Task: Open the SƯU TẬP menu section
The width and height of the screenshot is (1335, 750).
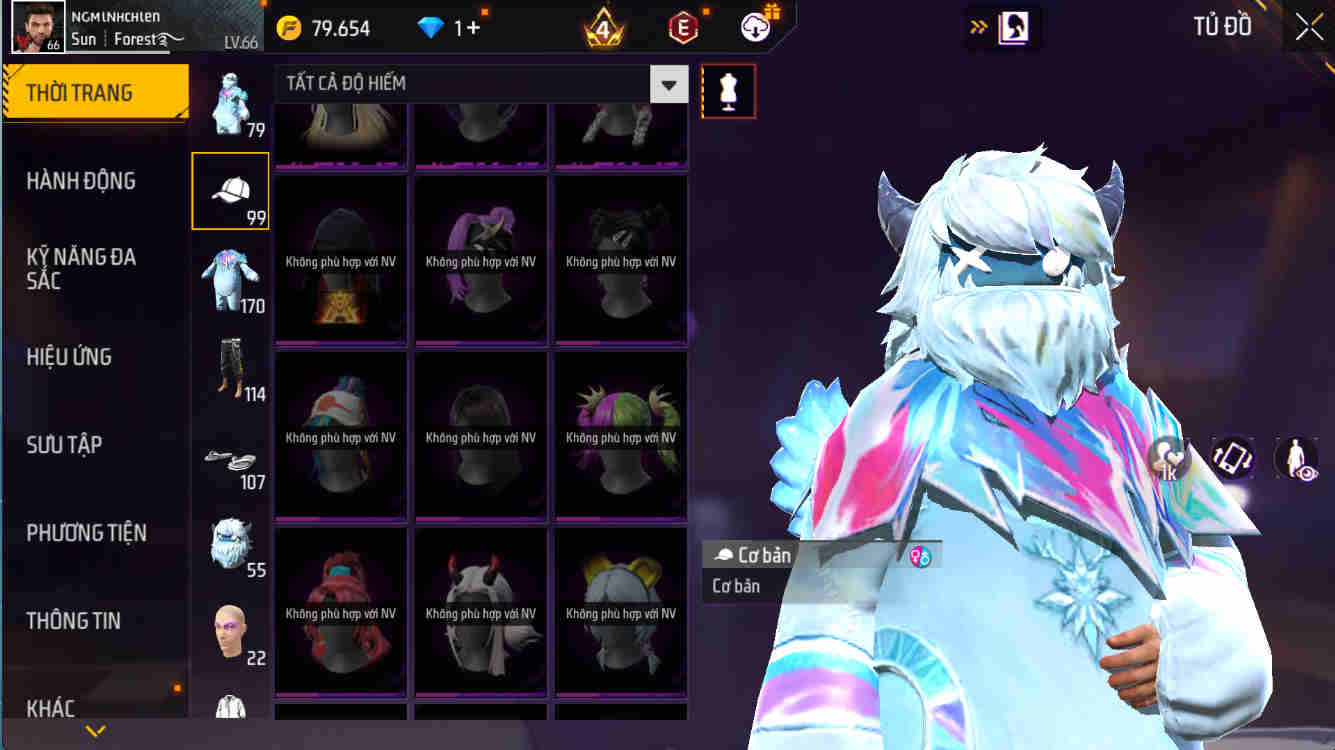Action: coord(95,445)
